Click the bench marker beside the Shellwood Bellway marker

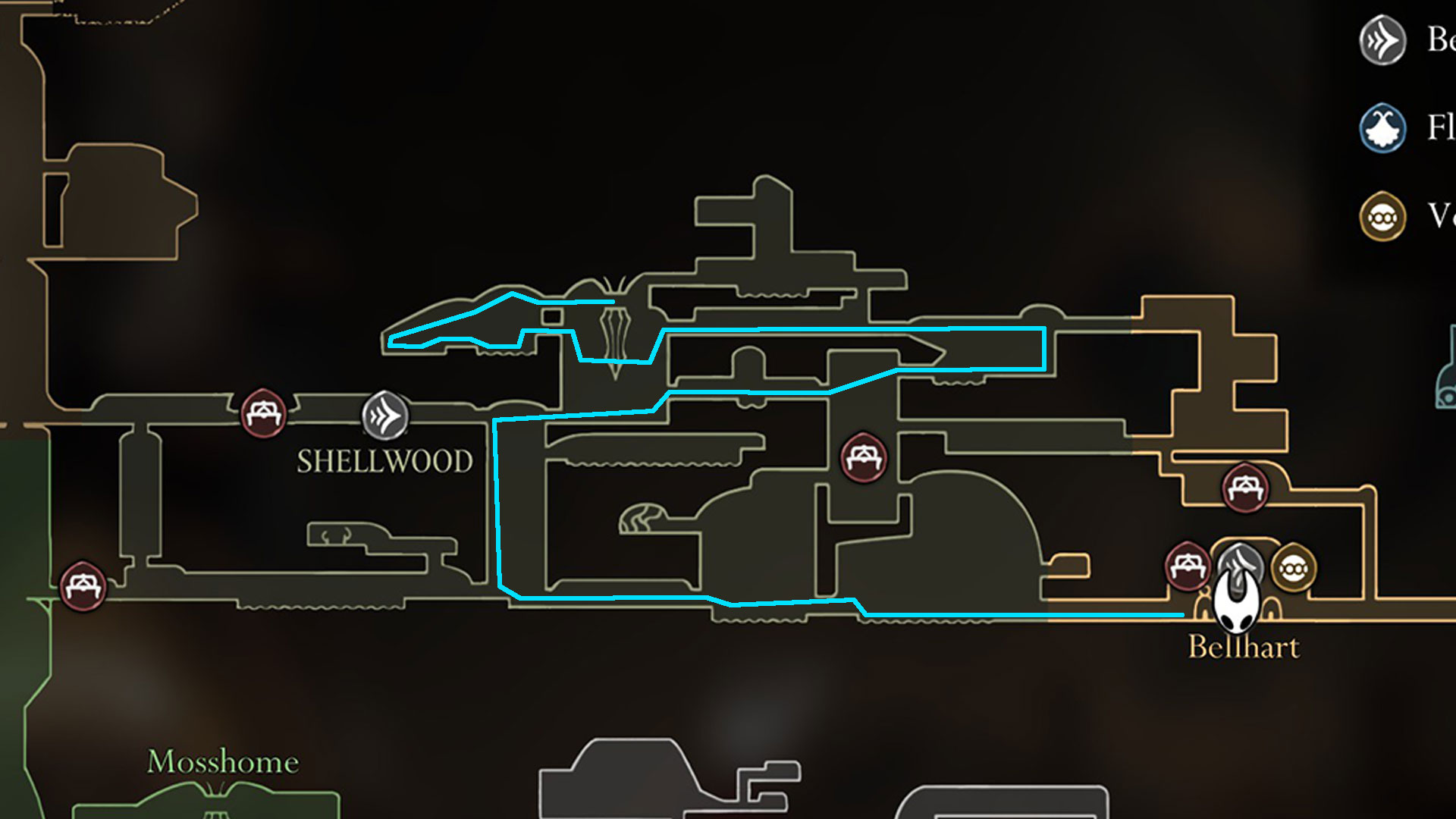pos(263,413)
